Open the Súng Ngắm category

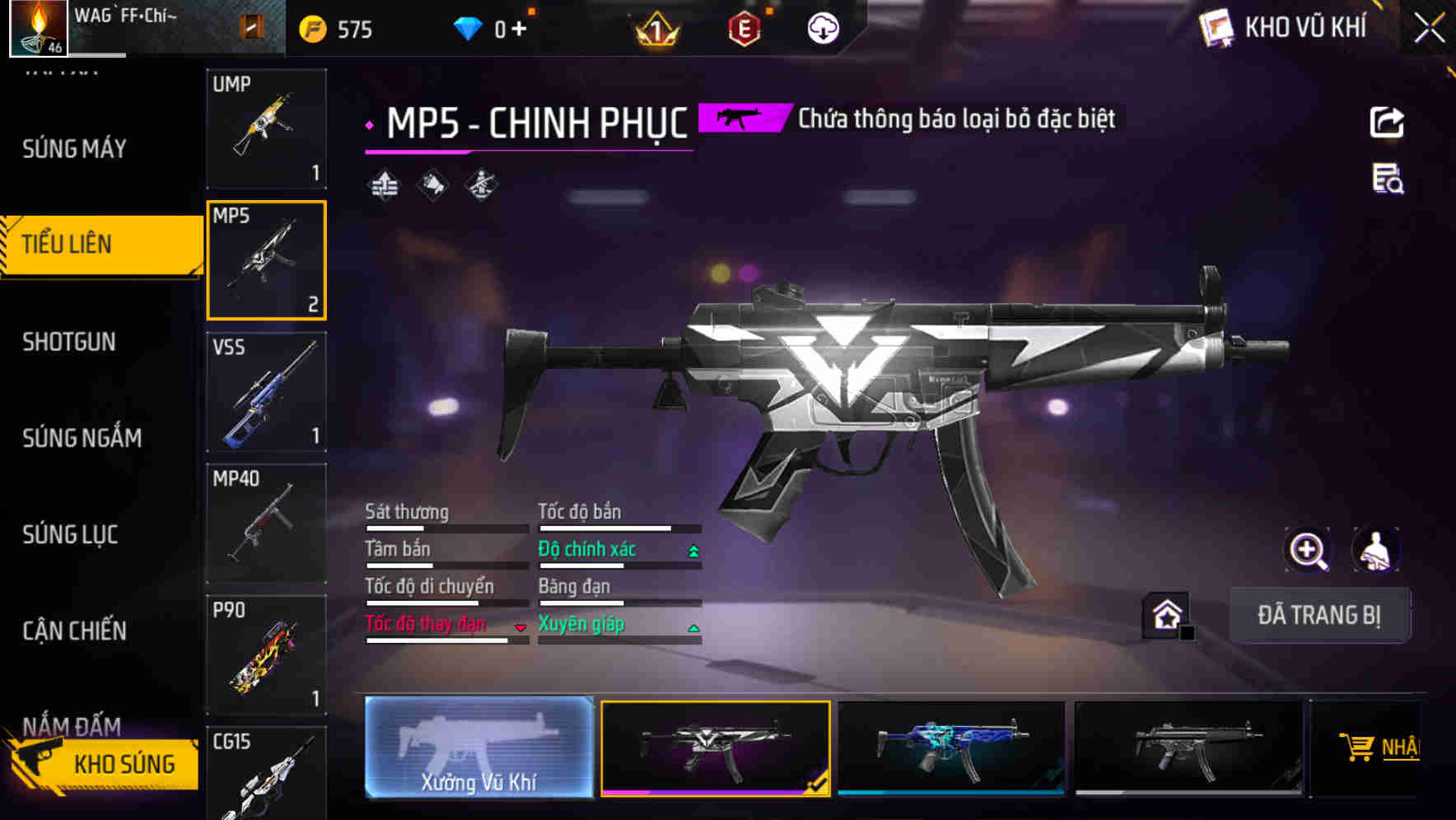(x=82, y=438)
